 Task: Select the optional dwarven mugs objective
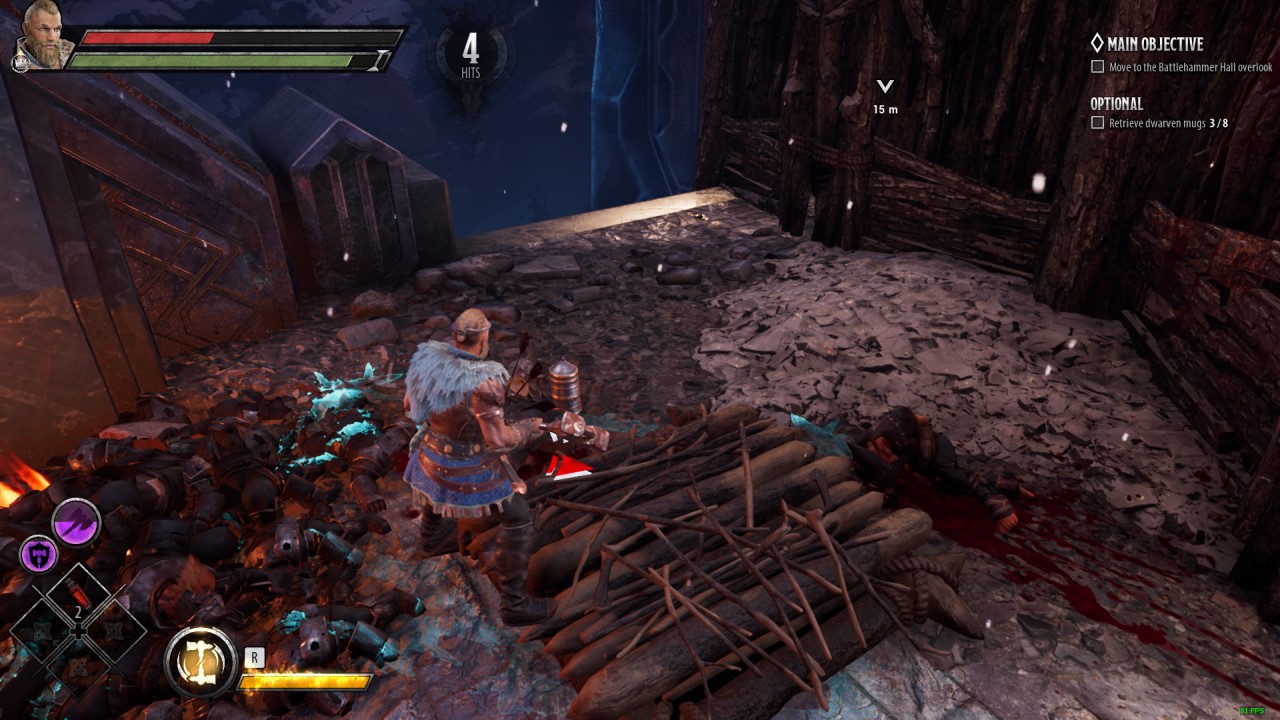pyautogui.click(x=1167, y=123)
